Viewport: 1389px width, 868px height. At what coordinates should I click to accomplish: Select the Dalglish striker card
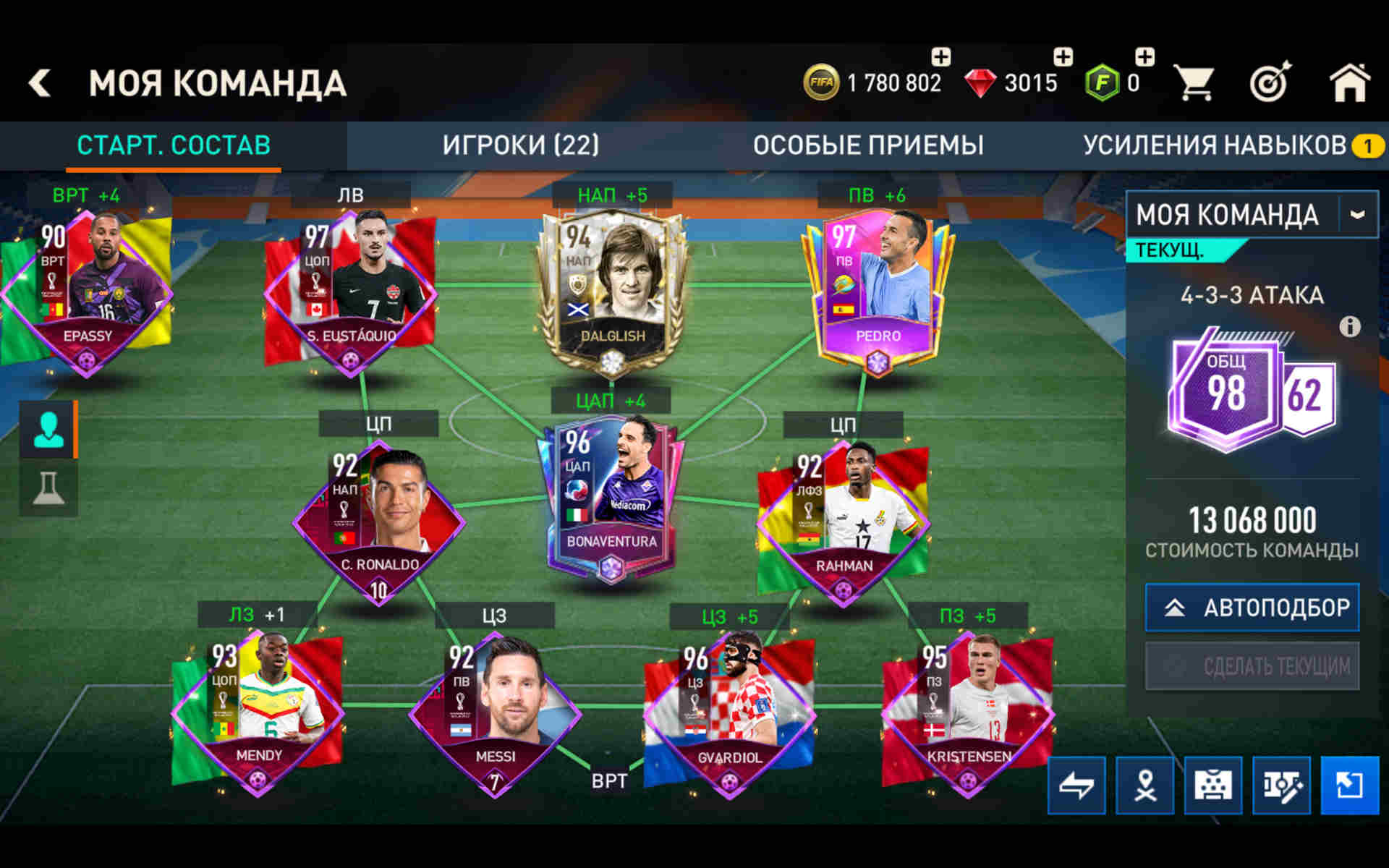pyautogui.click(x=612, y=289)
